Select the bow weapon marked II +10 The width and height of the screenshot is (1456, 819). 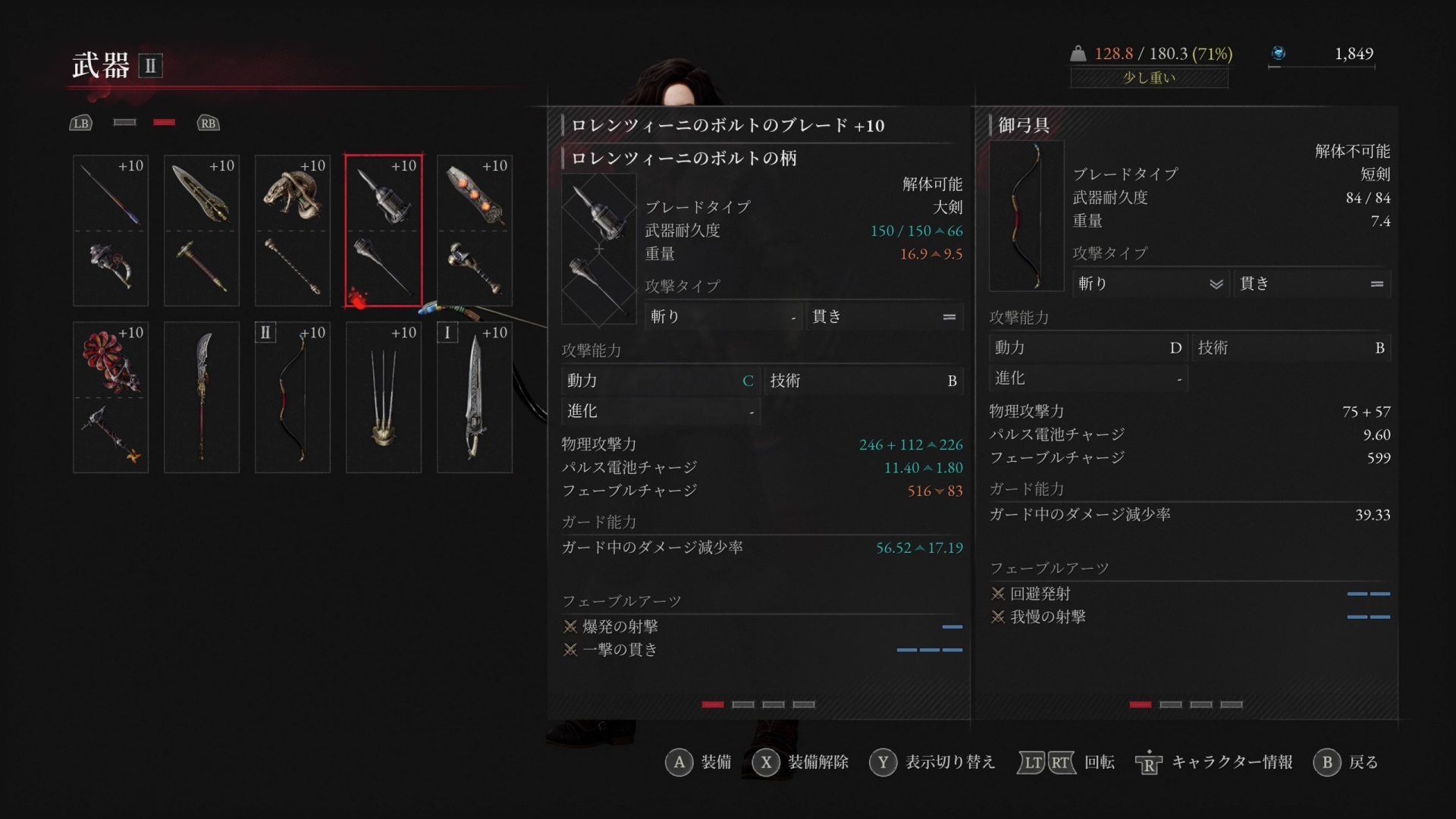(x=292, y=397)
